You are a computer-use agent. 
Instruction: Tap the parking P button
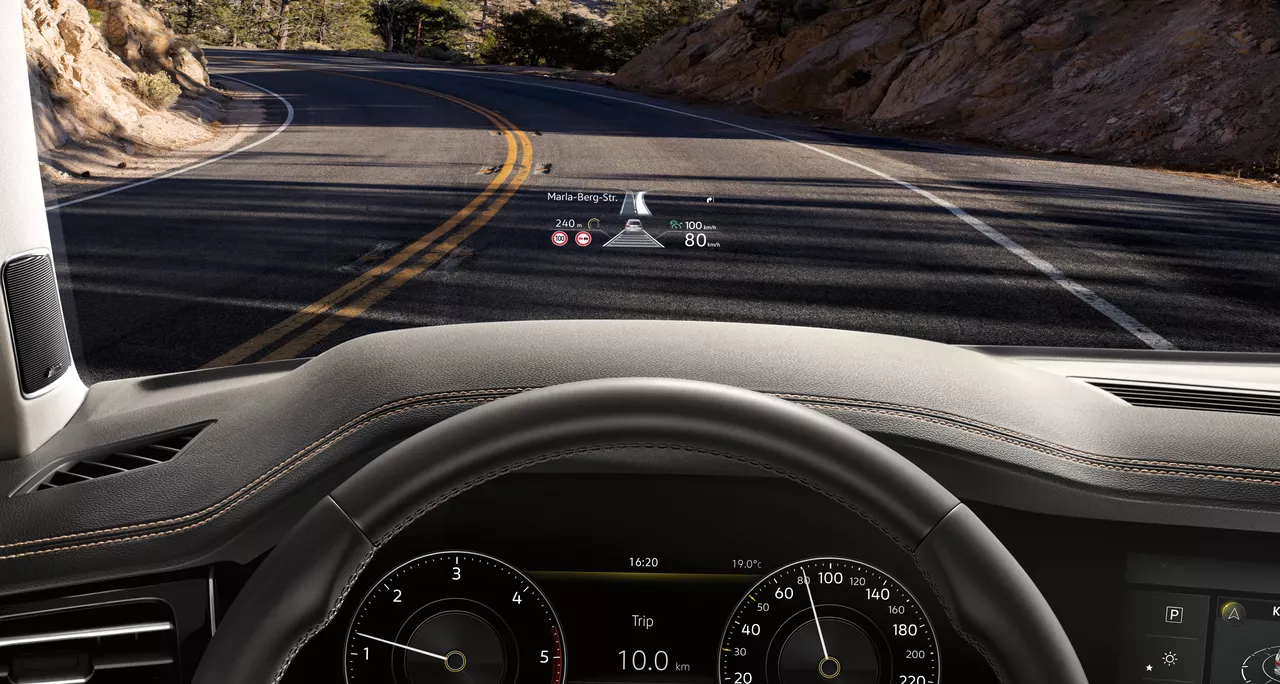(x=1174, y=614)
